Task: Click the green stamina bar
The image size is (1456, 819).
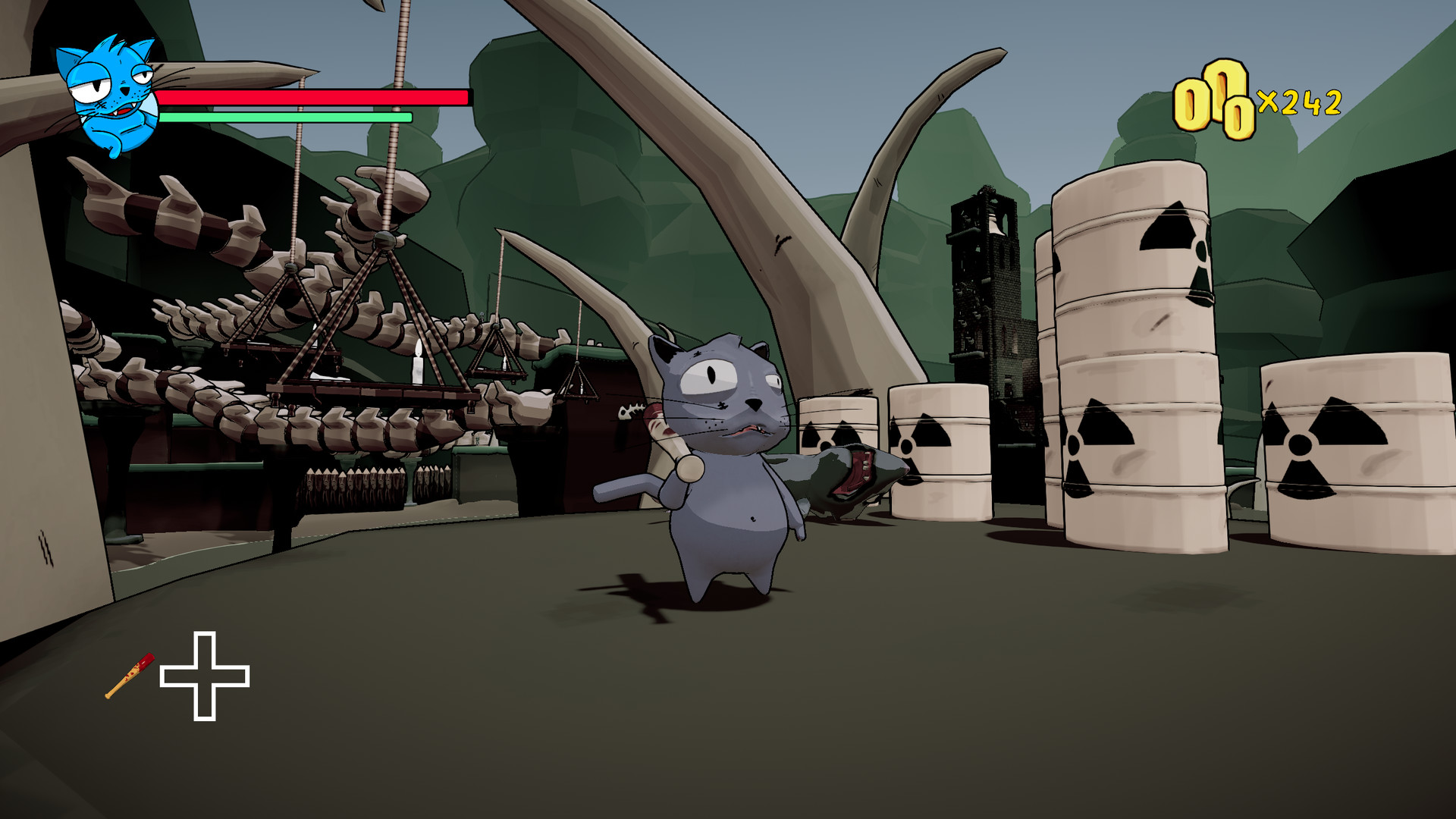Action: tap(284, 119)
